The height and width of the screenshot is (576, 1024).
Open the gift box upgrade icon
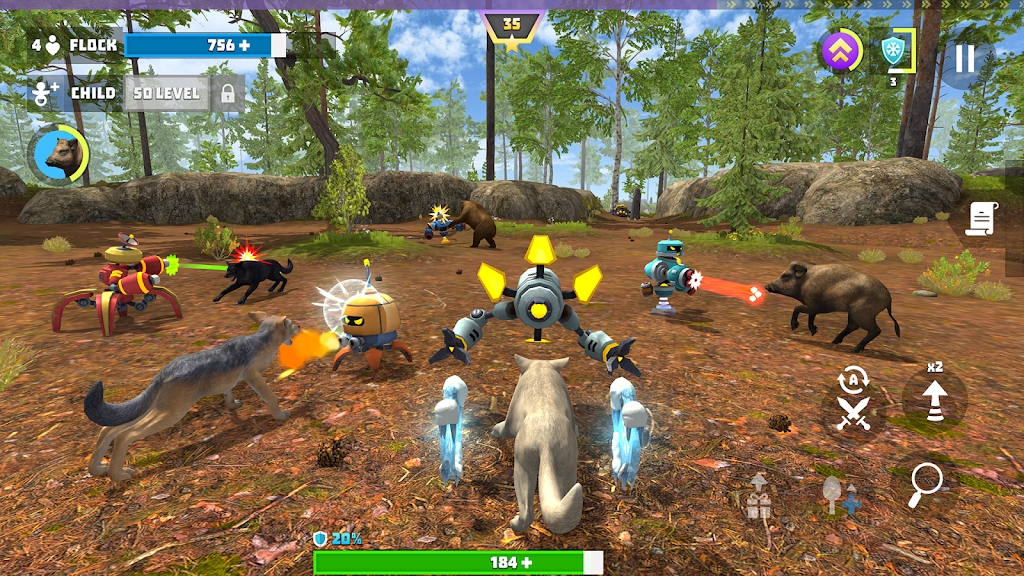[x=759, y=498]
